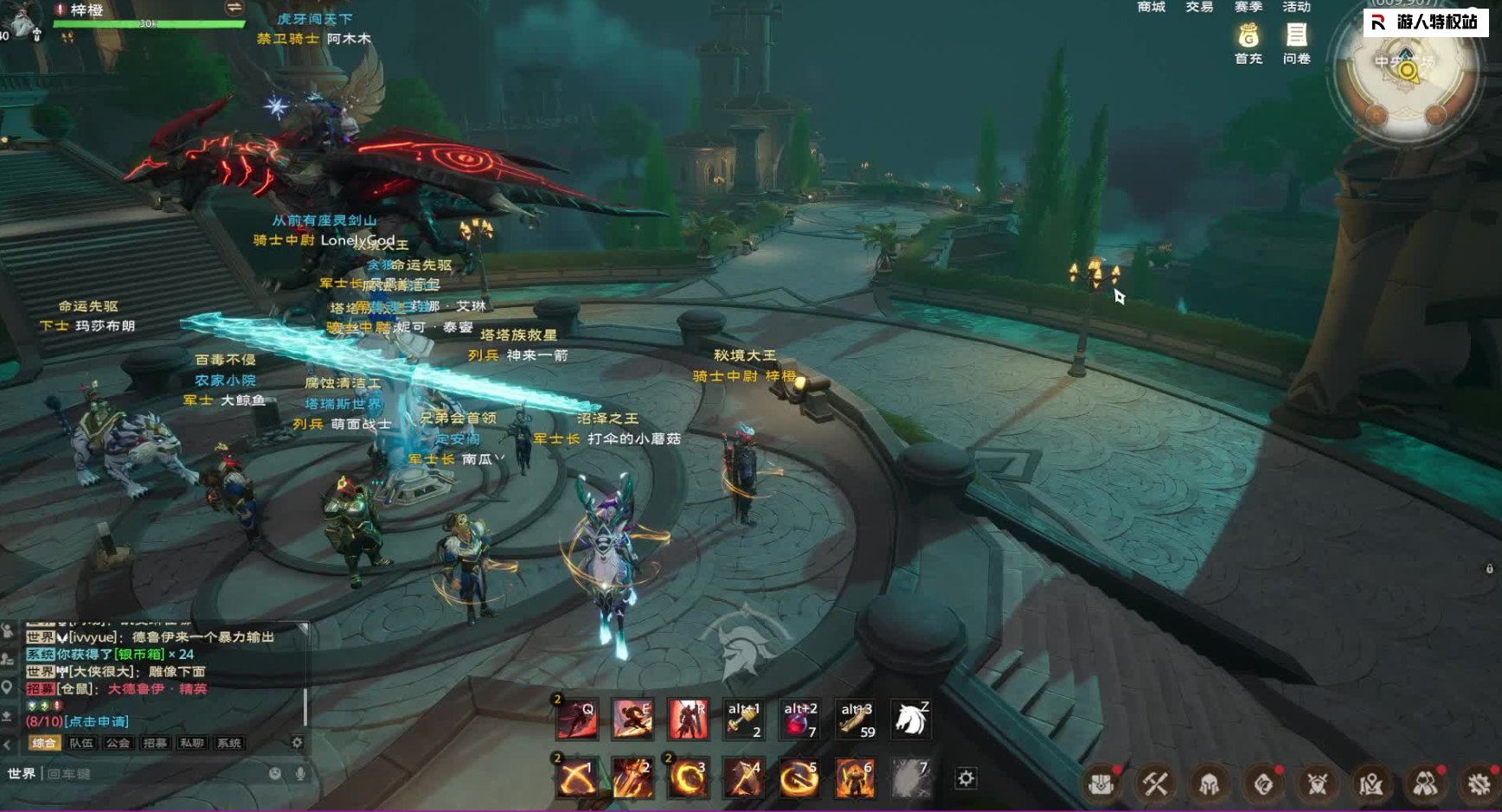Open the 商城 shop menu
The width and height of the screenshot is (1502, 812).
click(1151, 7)
